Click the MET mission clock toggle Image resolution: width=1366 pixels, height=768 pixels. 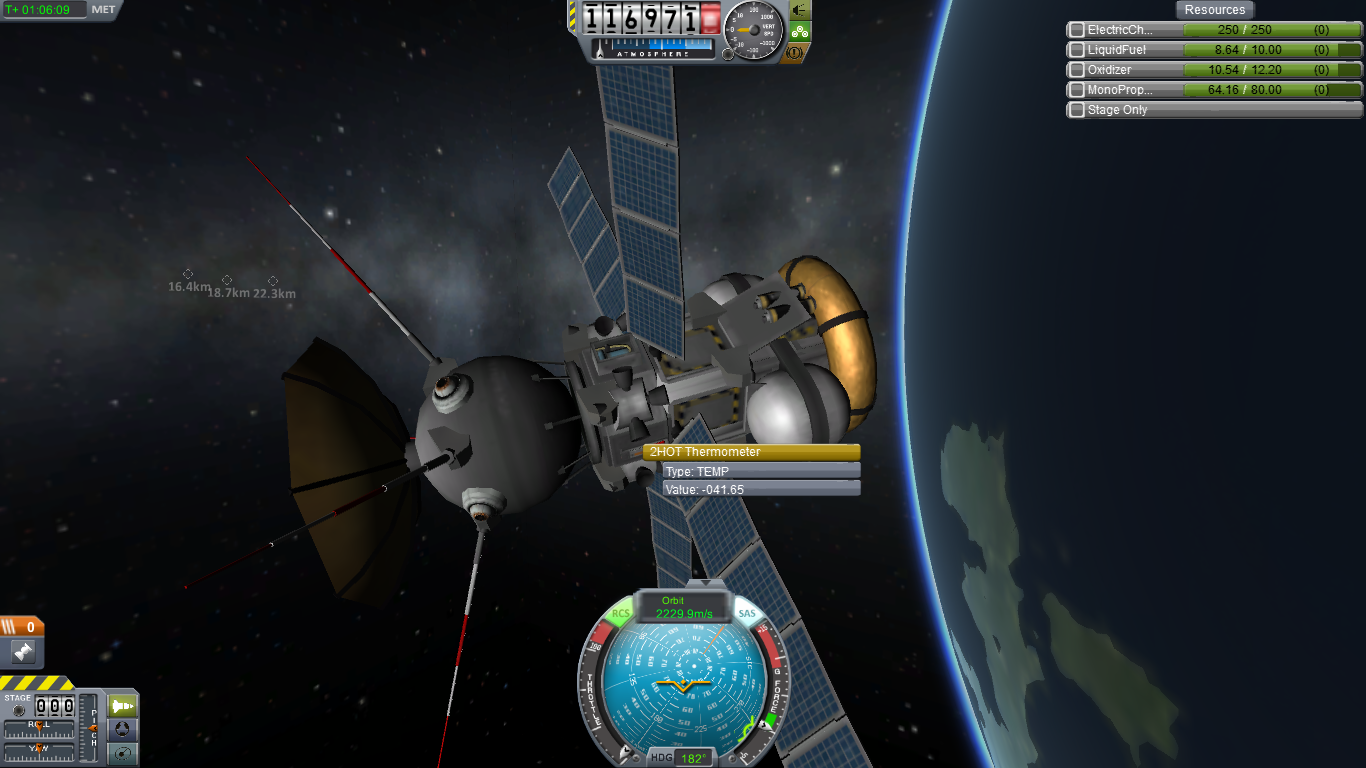click(103, 10)
